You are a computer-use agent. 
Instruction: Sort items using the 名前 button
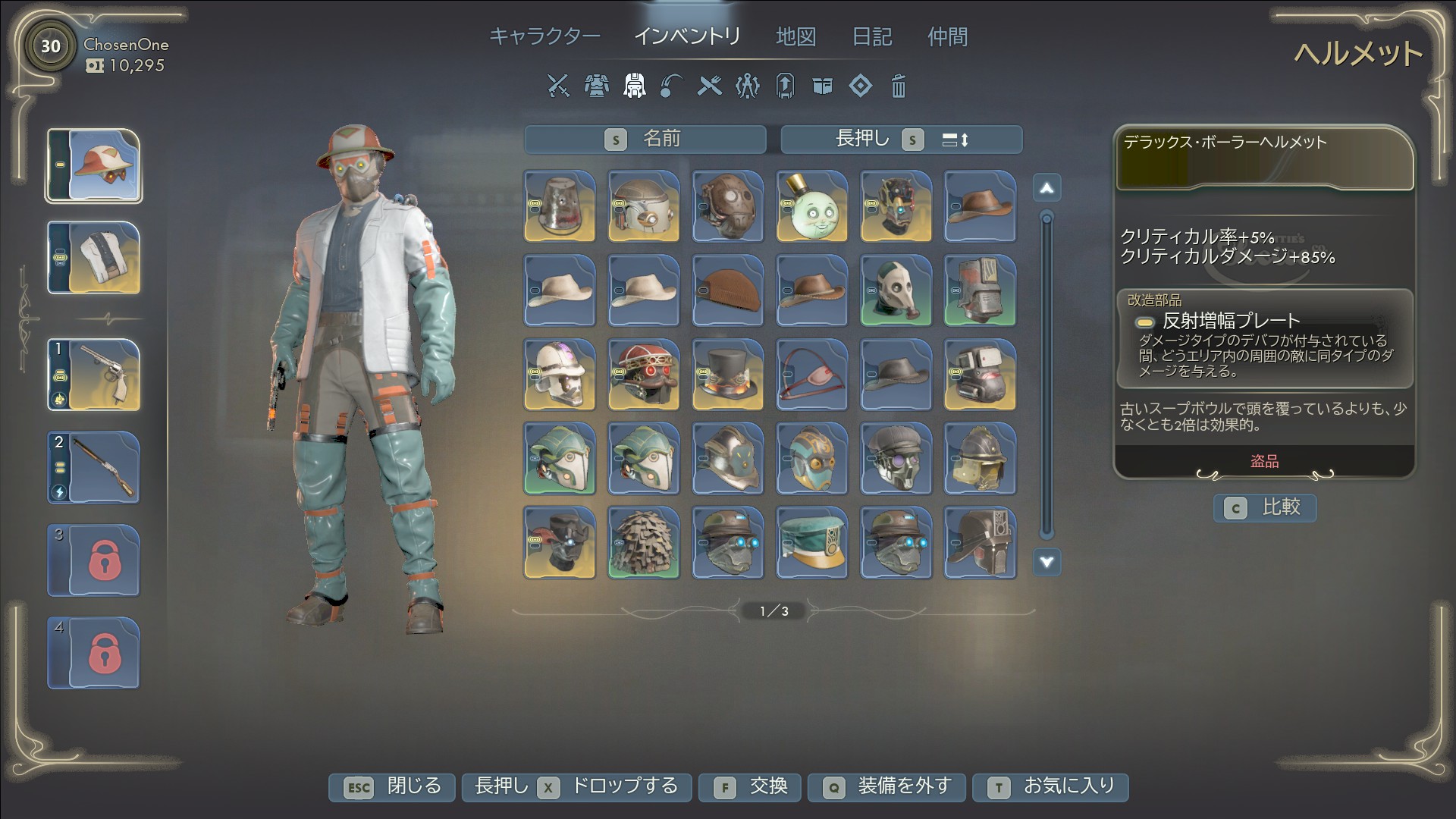[x=645, y=139]
